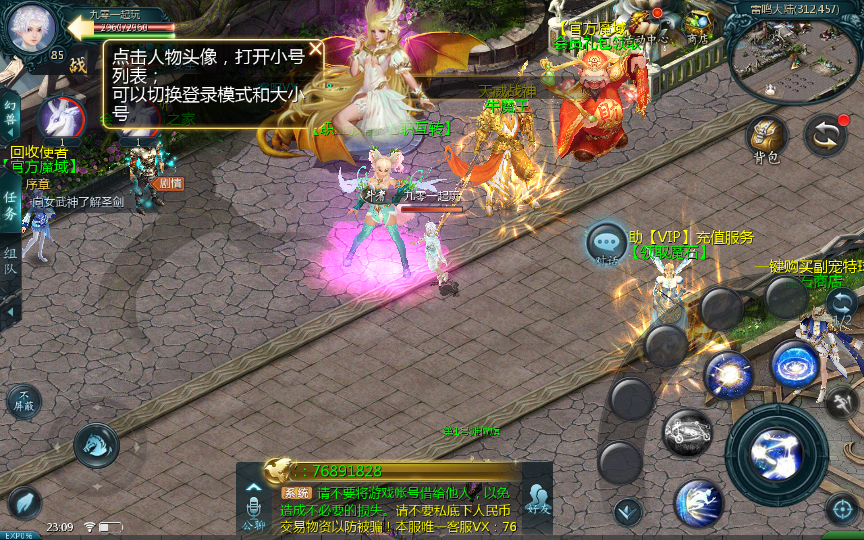Switch to the 组队 team tab
The image size is (864, 540).
pos(10,263)
